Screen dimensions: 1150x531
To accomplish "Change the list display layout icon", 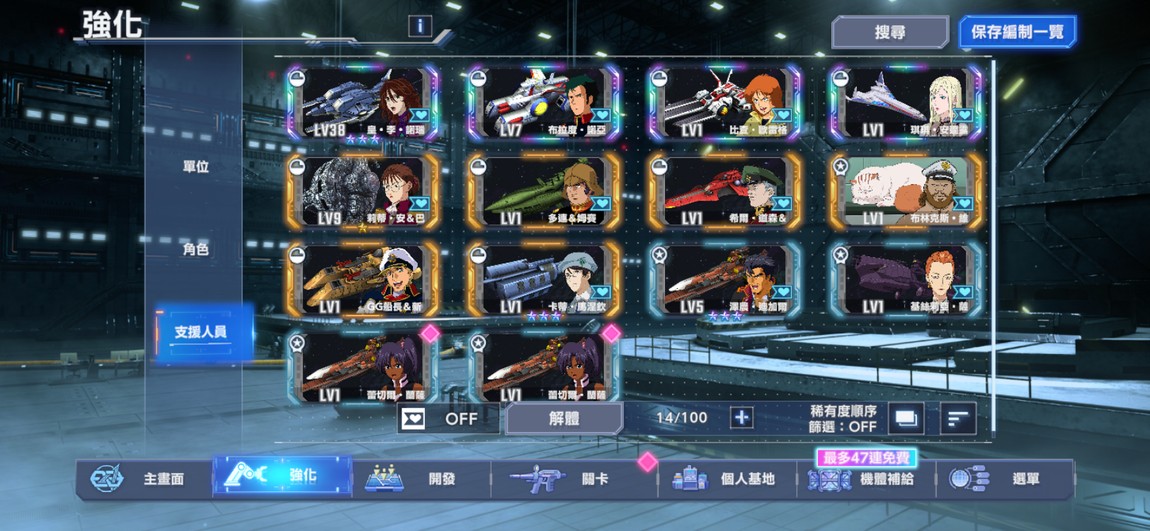I will [905, 418].
